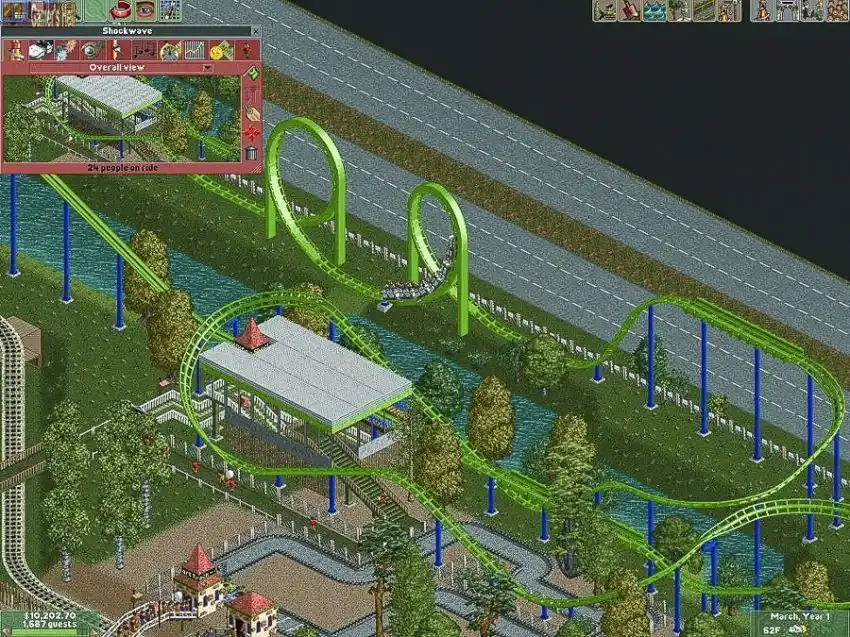
Task: Rotate the view with the red arrow
Action: (121, 11)
